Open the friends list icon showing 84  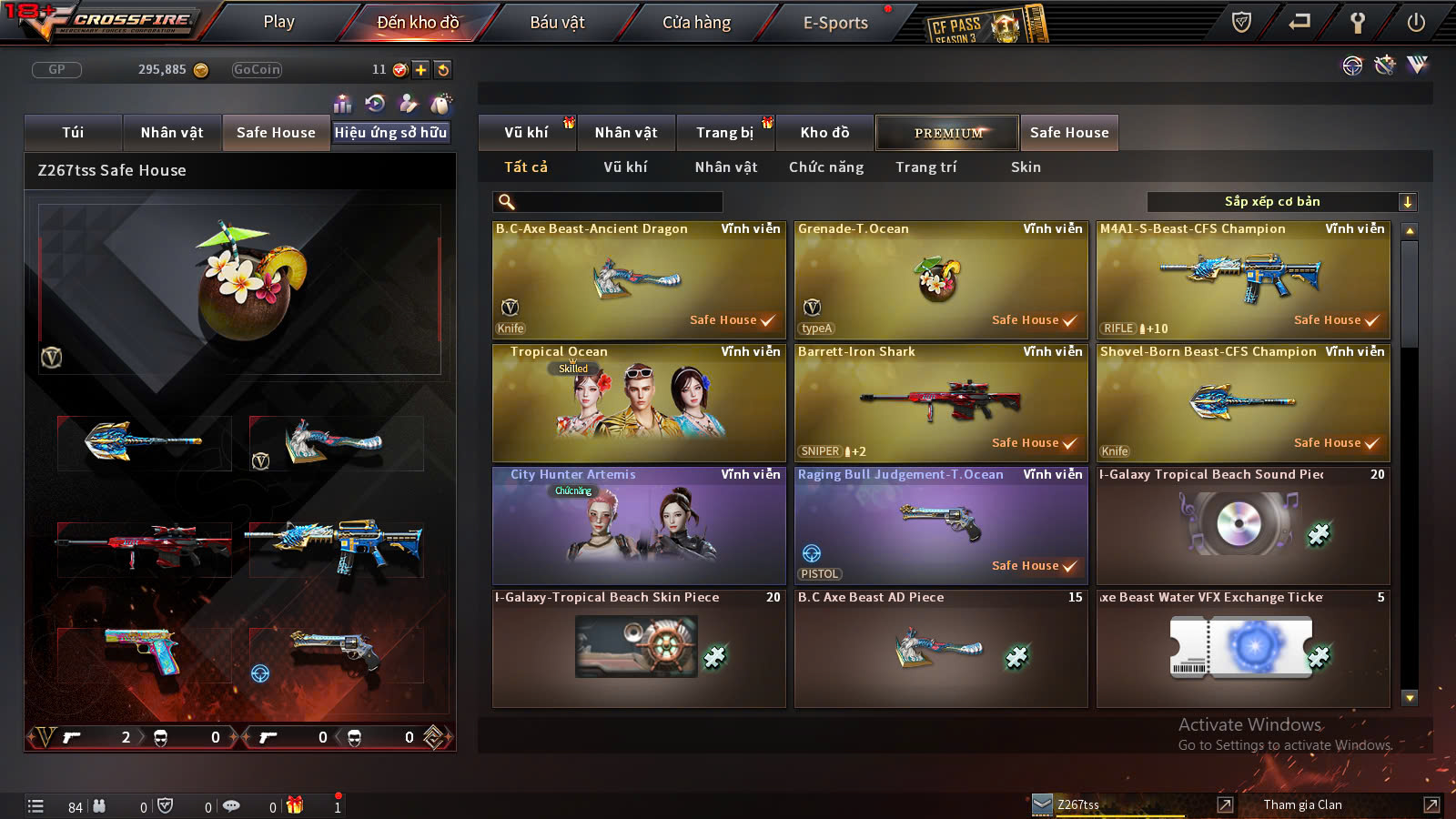coord(100,804)
